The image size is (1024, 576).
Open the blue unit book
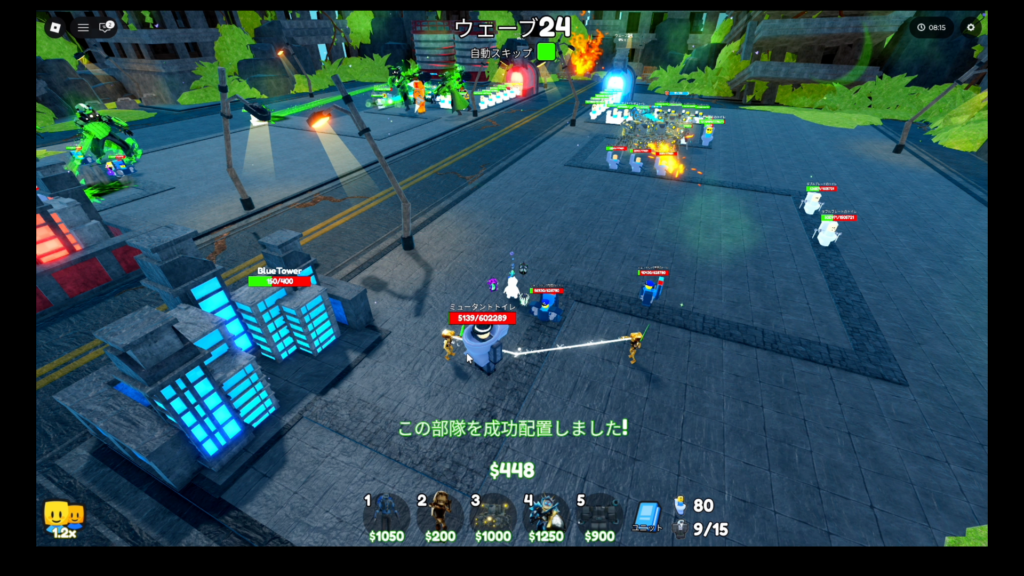(647, 515)
